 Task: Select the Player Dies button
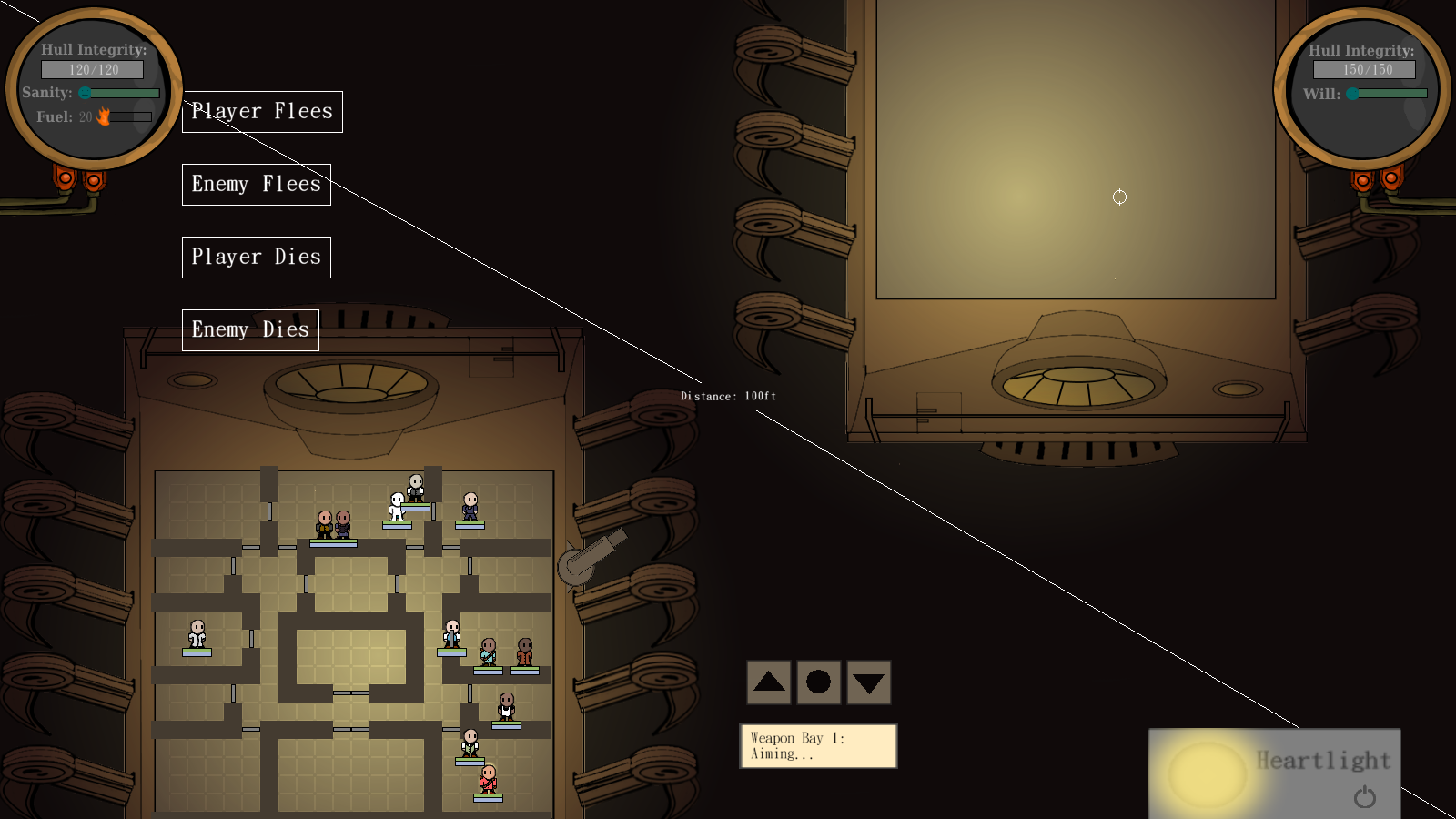pos(256,258)
